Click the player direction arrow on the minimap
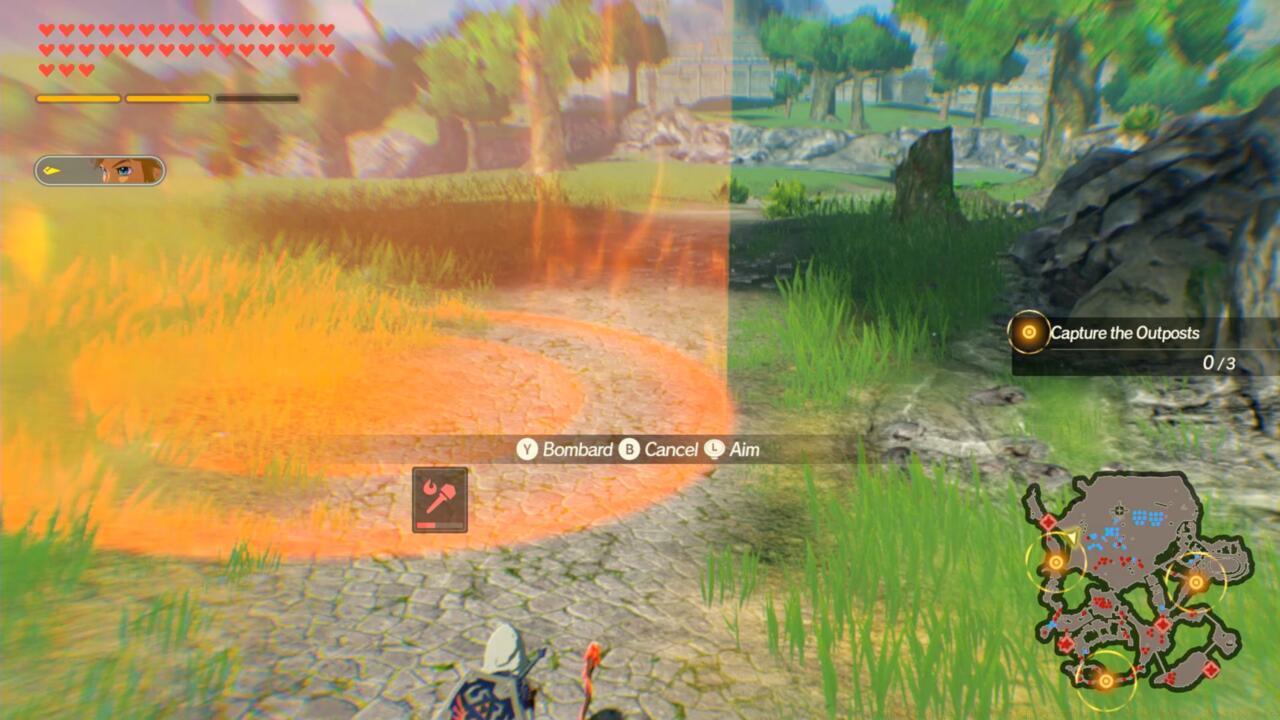Viewport: 1280px width, 720px height. [1073, 538]
